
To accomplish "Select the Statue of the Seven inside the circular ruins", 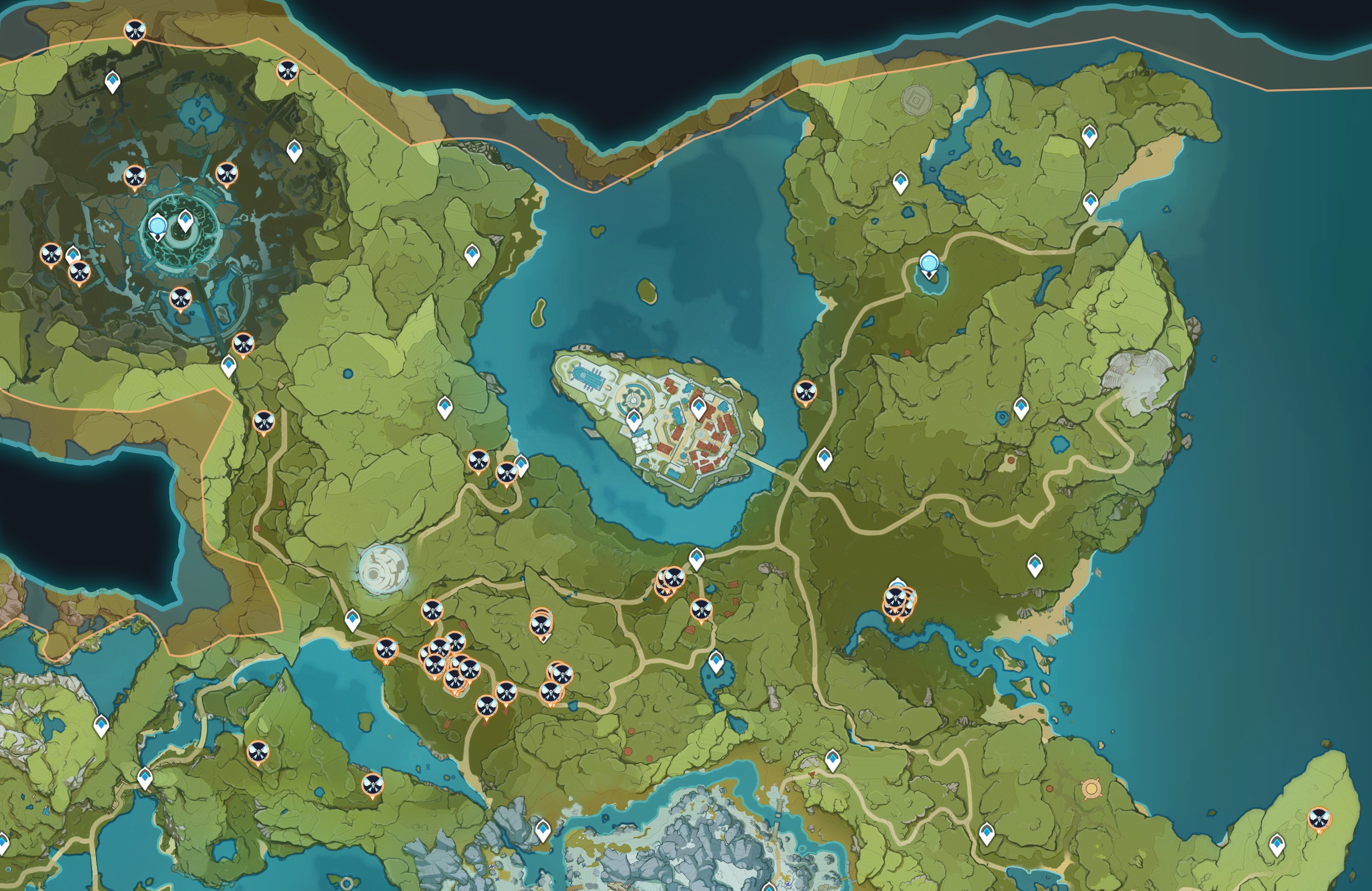I will (157, 226).
